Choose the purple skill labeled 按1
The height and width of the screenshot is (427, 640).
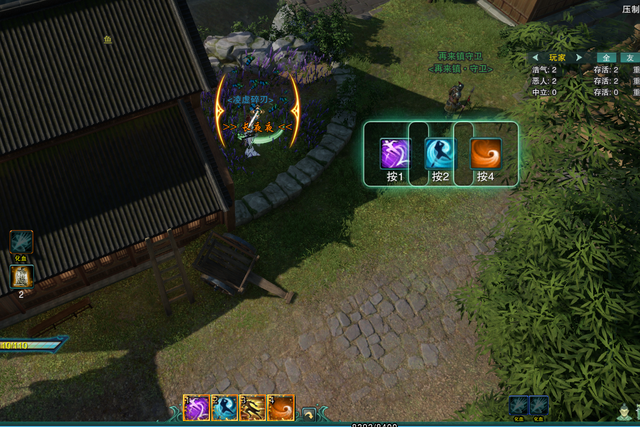[x=394, y=153]
